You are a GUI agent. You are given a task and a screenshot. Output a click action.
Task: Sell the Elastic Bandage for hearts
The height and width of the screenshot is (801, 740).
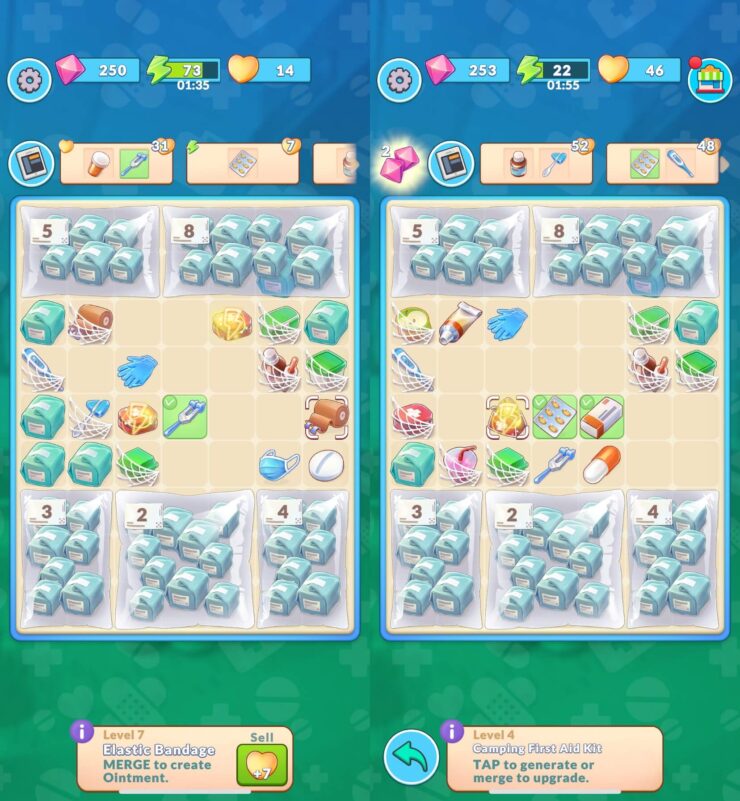[x=260, y=763]
